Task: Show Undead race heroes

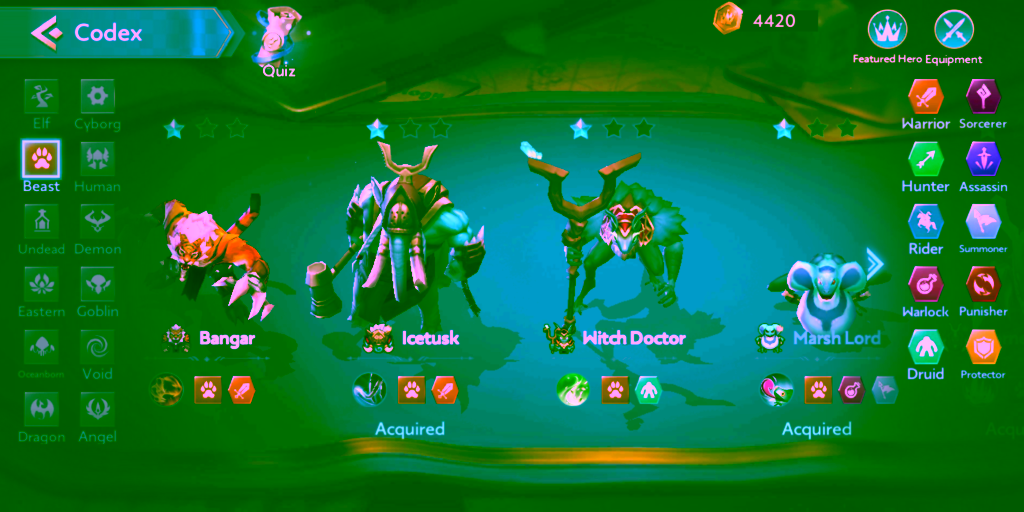Action: [41, 223]
